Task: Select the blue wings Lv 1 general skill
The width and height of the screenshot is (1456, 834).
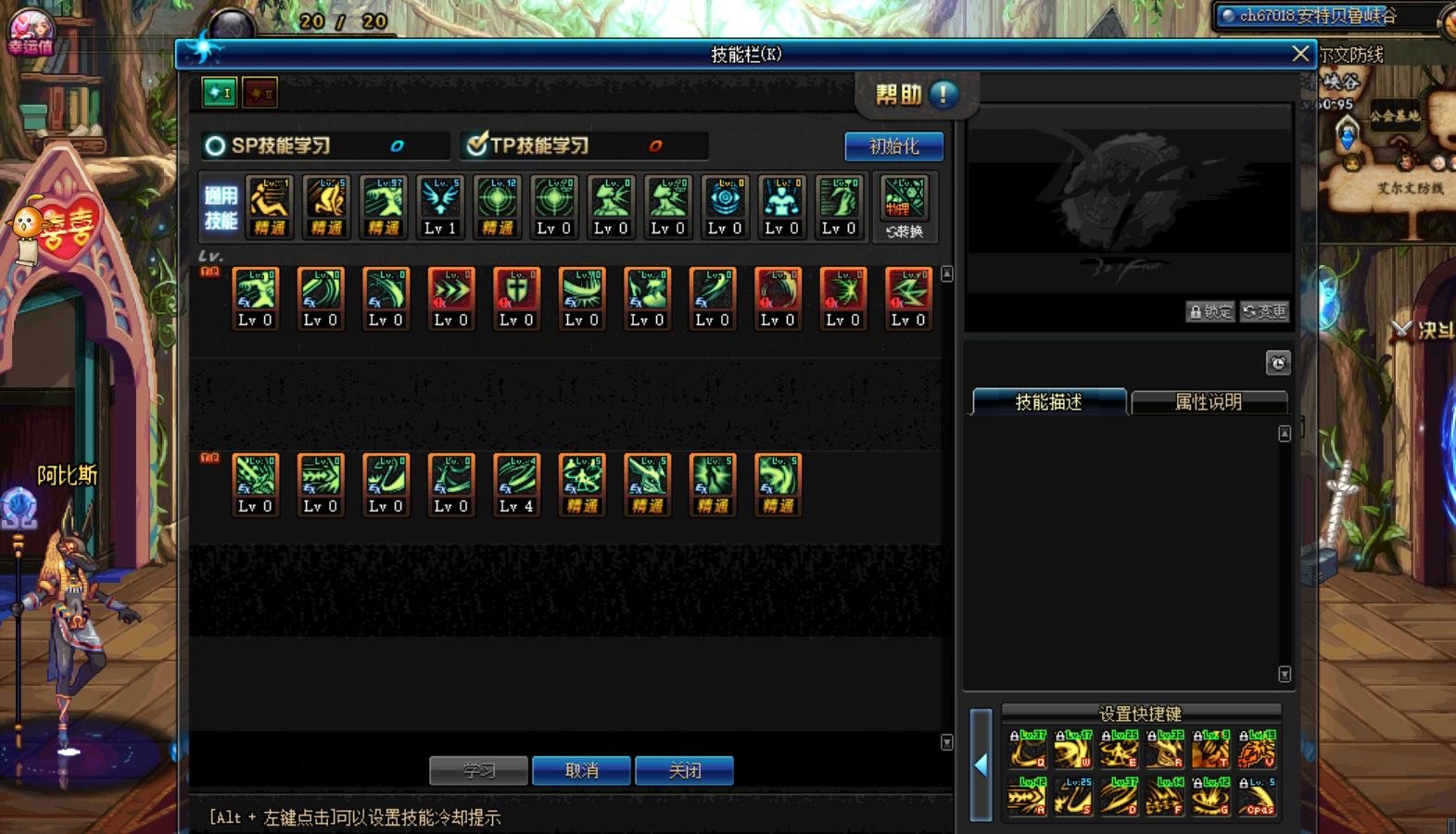Action: pyautogui.click(x=440, y=207)
